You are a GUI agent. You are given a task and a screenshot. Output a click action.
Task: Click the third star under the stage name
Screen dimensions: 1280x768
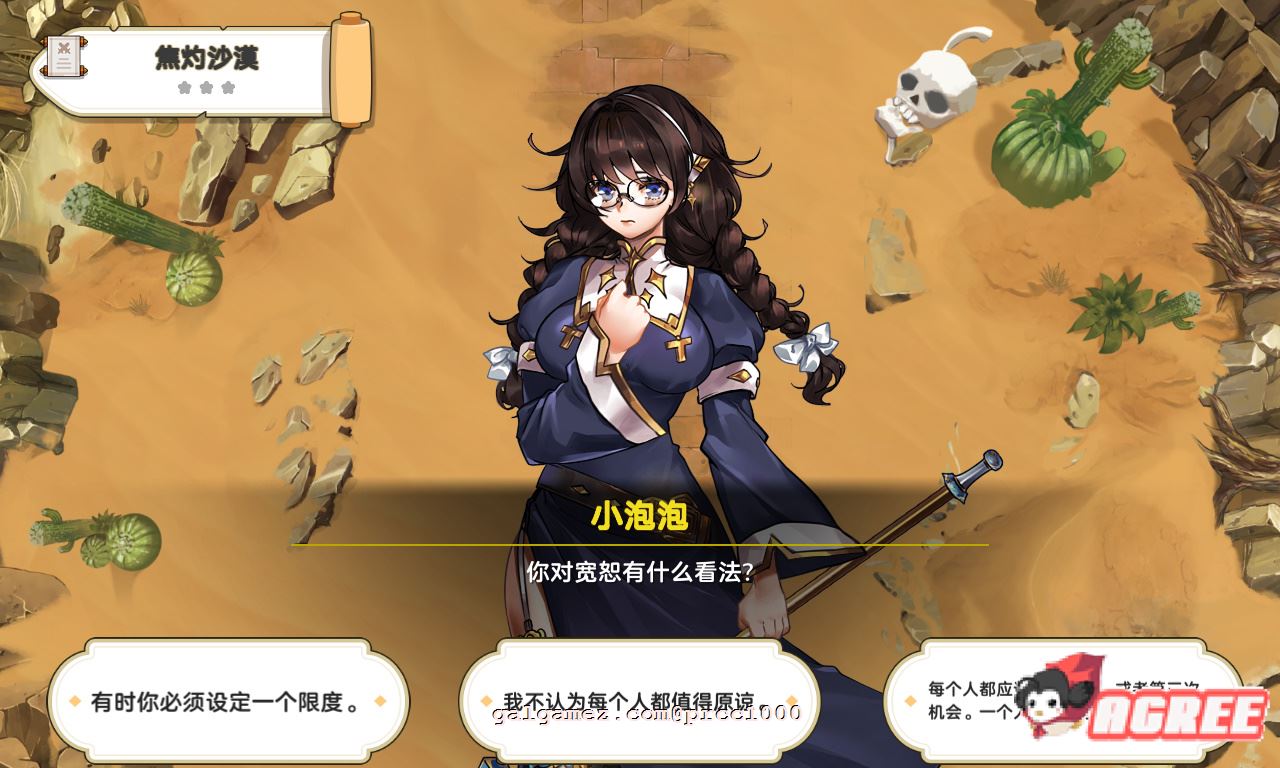coord(228,87)
